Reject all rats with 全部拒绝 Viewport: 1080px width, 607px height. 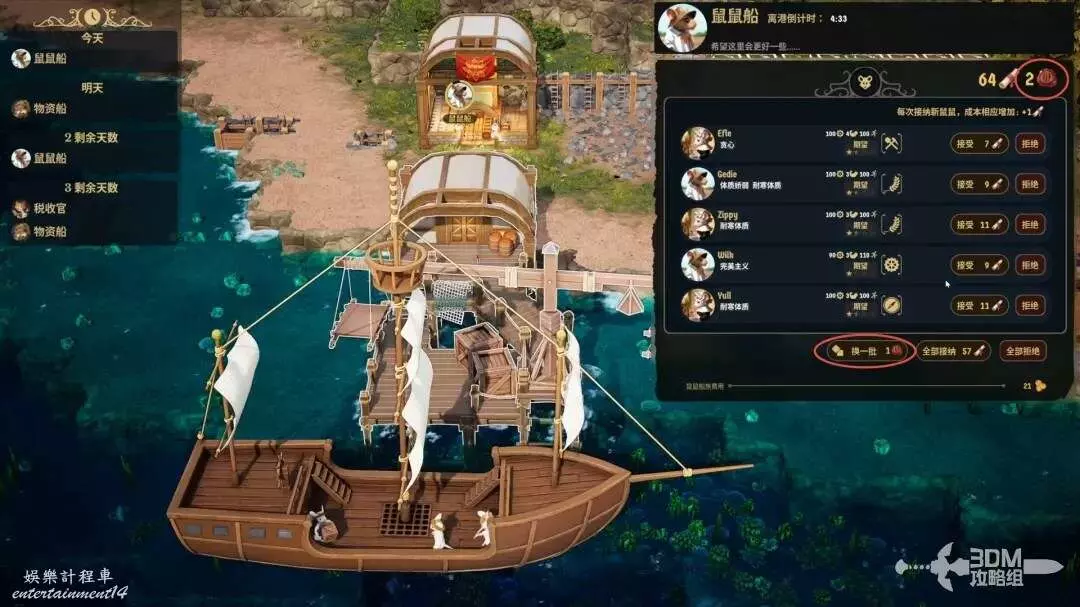[1024, 351]
